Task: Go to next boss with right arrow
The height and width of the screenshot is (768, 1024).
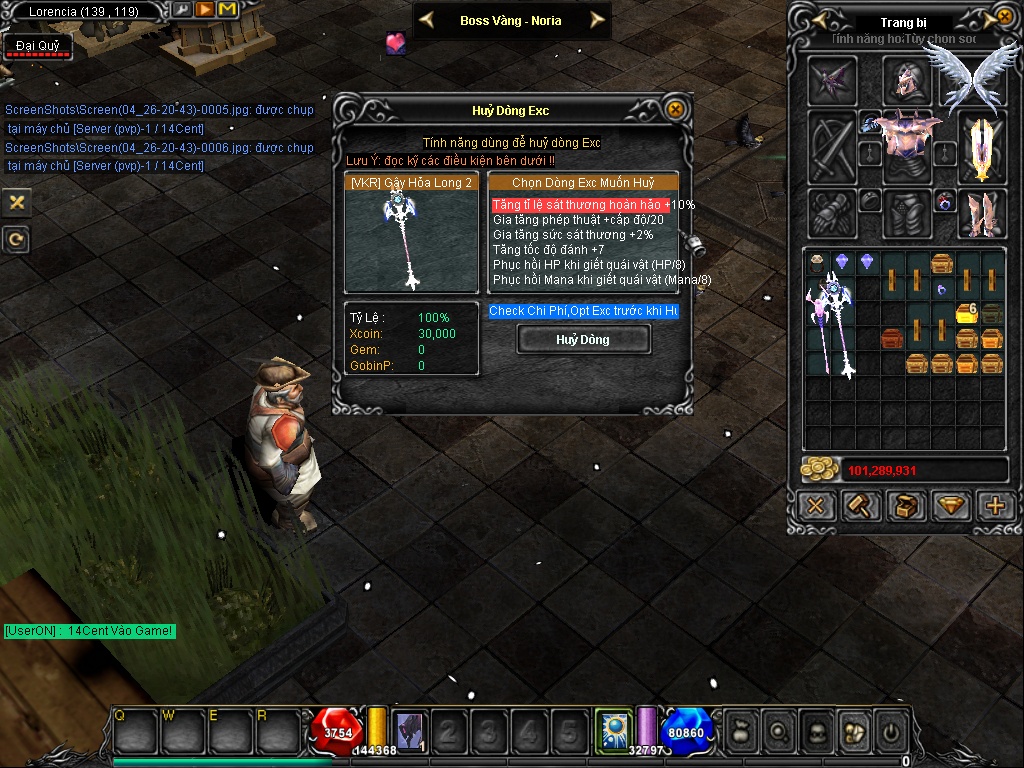Action: (597, 20)
